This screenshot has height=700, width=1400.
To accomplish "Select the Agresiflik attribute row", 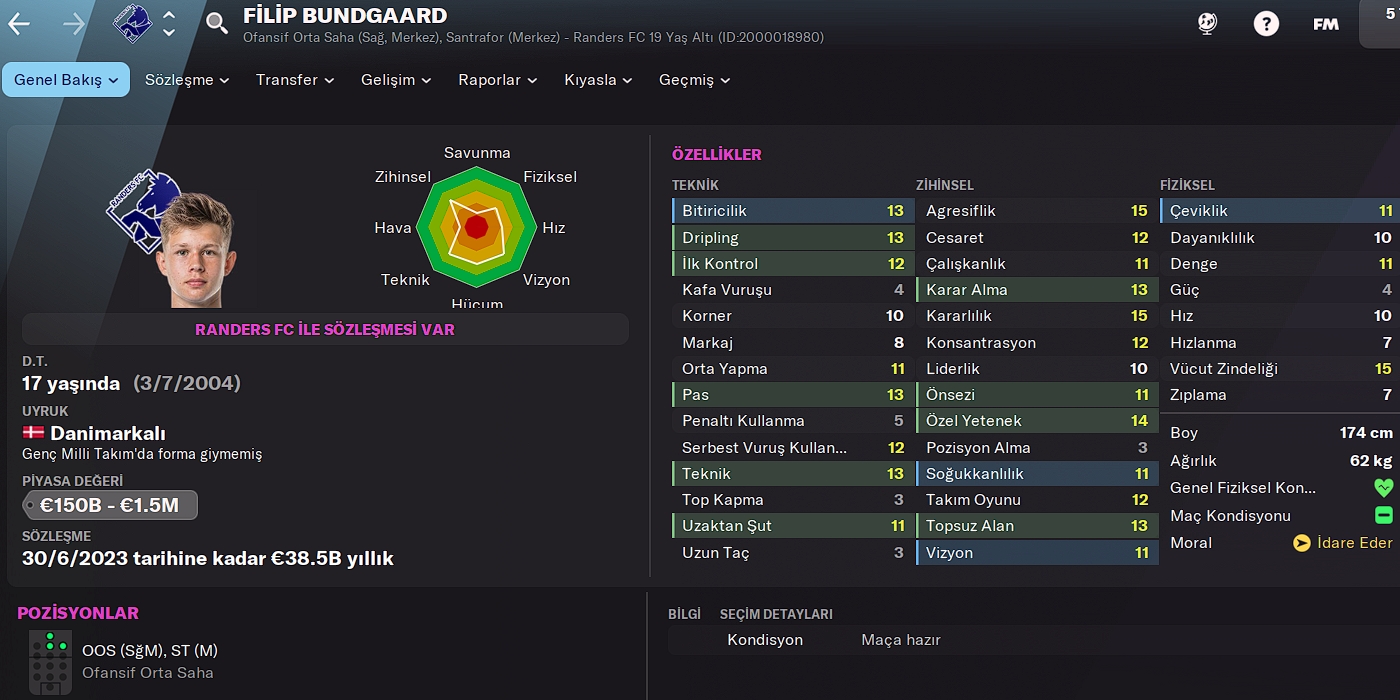I will (1036, 211).
